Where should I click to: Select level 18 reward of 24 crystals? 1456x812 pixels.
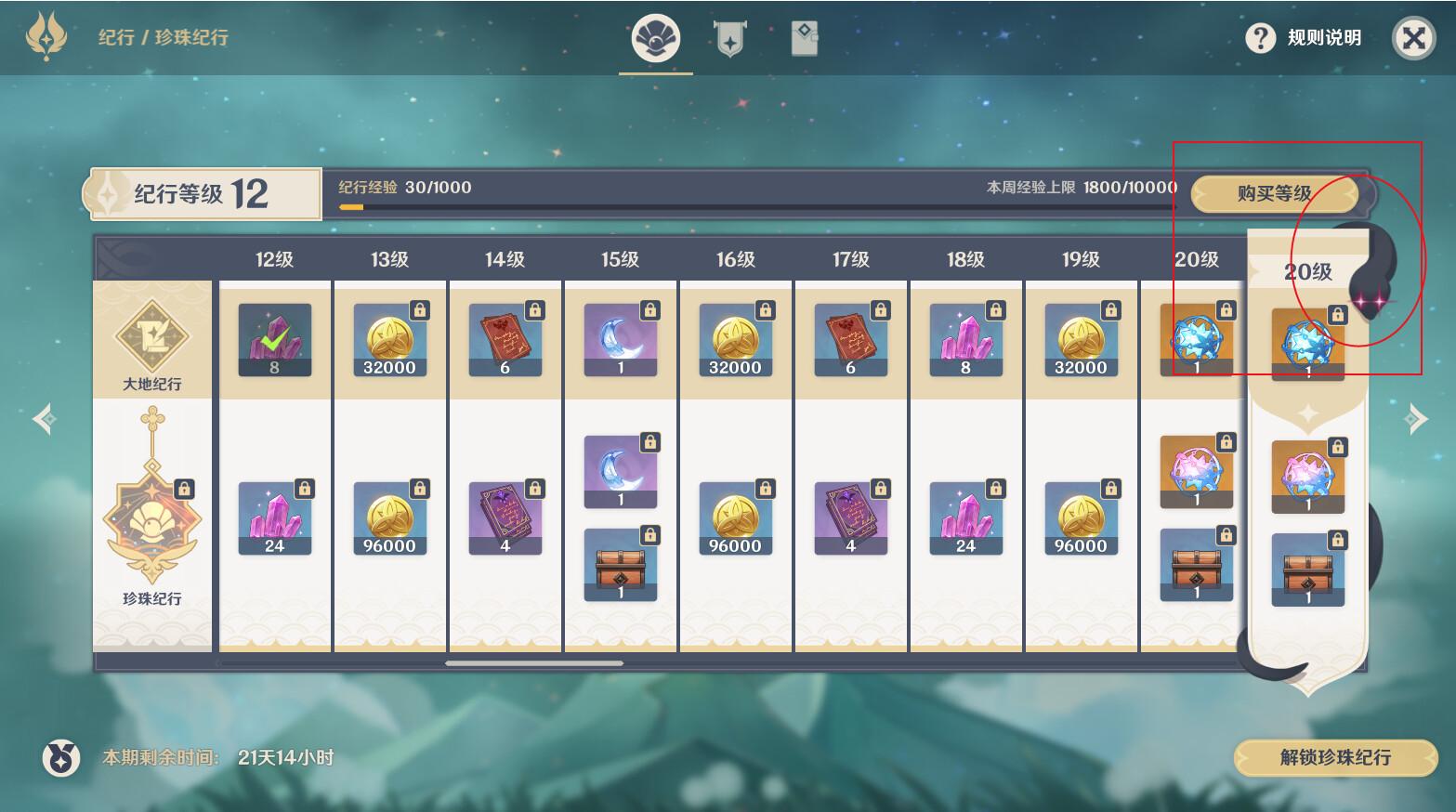coord(965,518)
